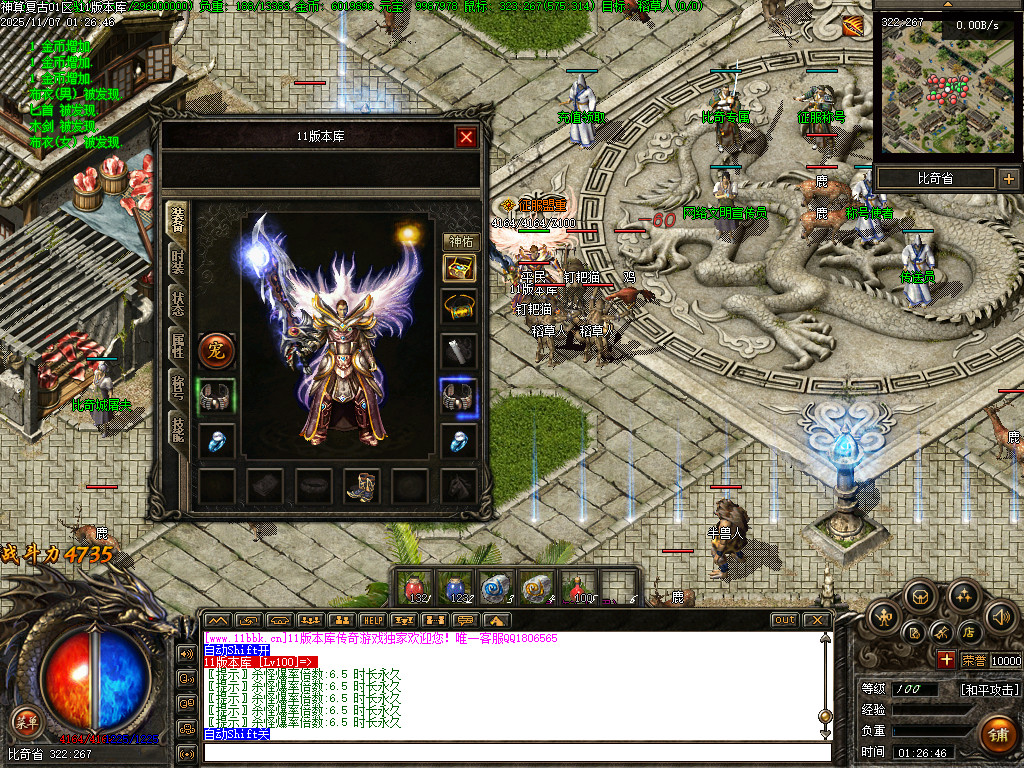The width and height of the screenshot is (1024, 768).
Task: Switch to the 技能 skills tab
Action: 177,430
